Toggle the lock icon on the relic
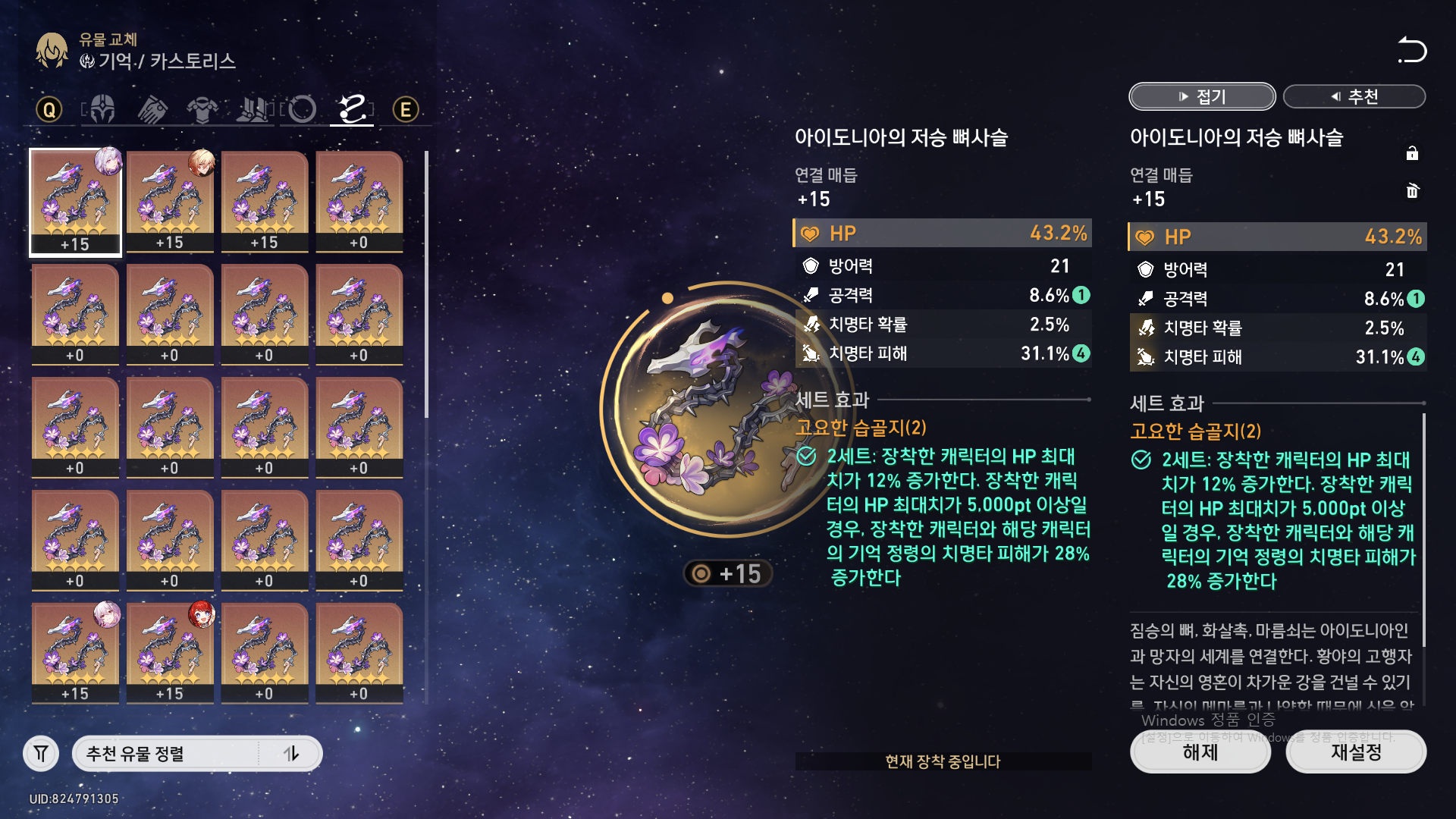The width and height of the screenshot is (1456, 819). (x=1412, y=153)
